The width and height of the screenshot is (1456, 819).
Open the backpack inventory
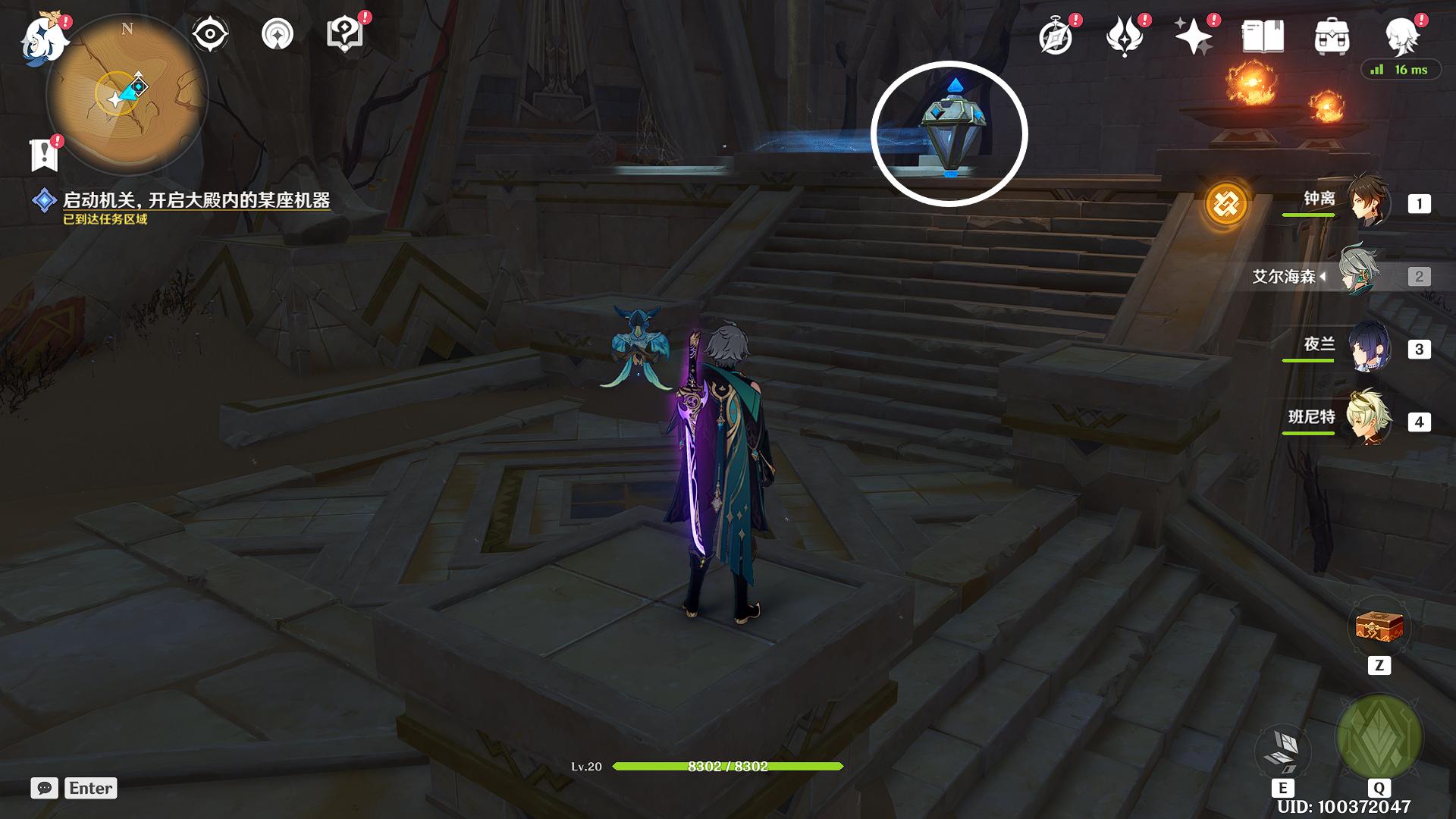point(1332,36)
